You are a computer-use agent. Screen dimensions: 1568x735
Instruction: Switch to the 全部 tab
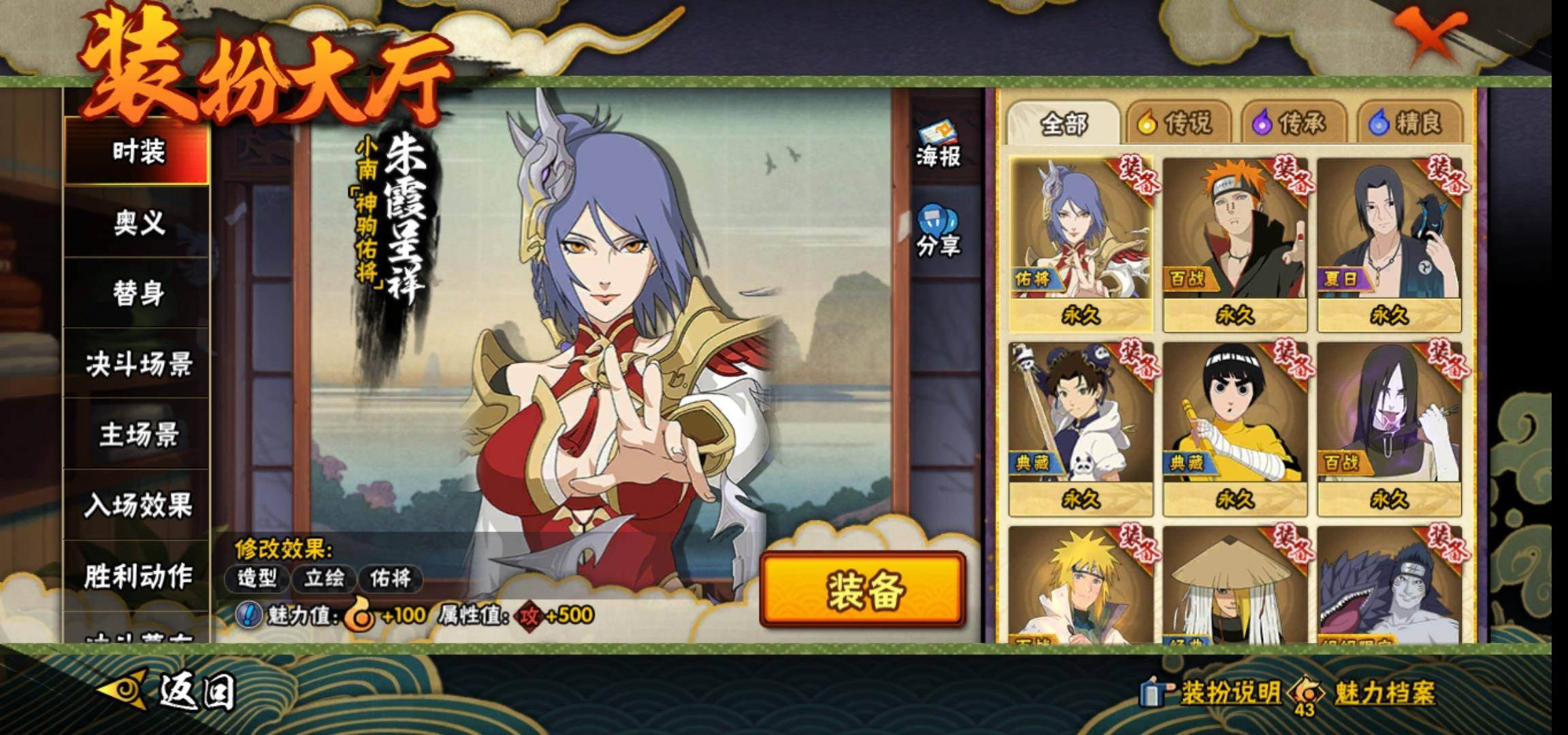pyautogui.click(x=1063, y=124)
